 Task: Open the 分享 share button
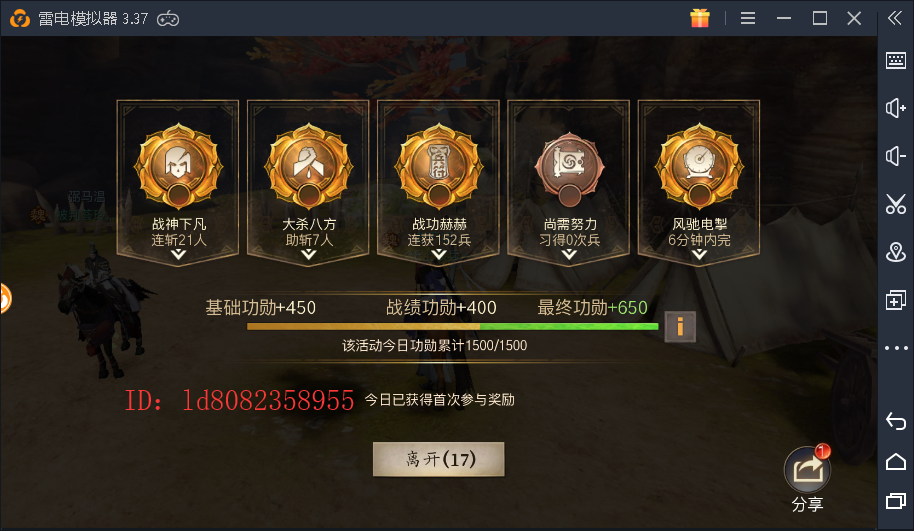(806, 468)
